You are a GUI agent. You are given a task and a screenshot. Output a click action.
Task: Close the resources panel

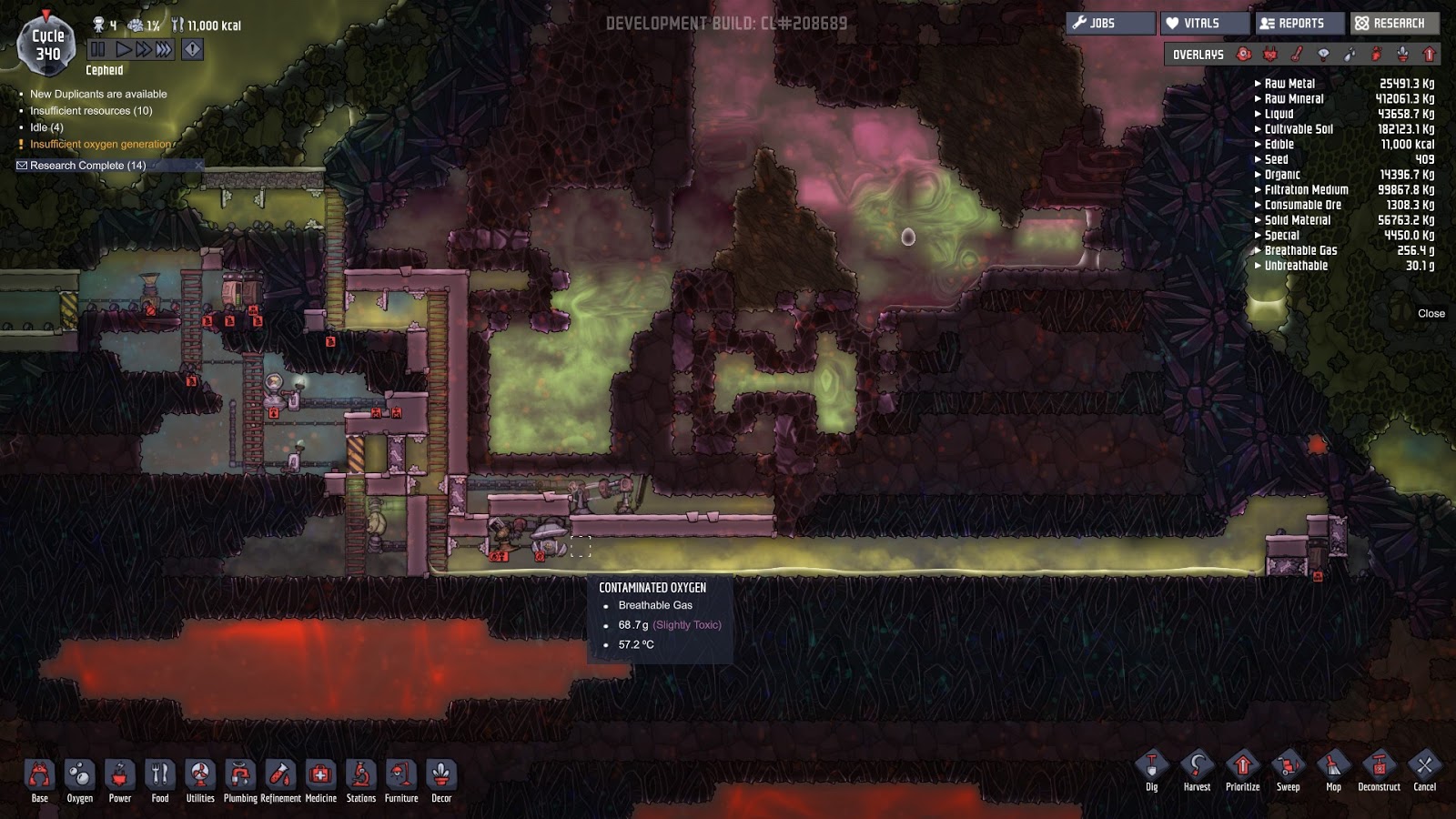[1431, 313]
